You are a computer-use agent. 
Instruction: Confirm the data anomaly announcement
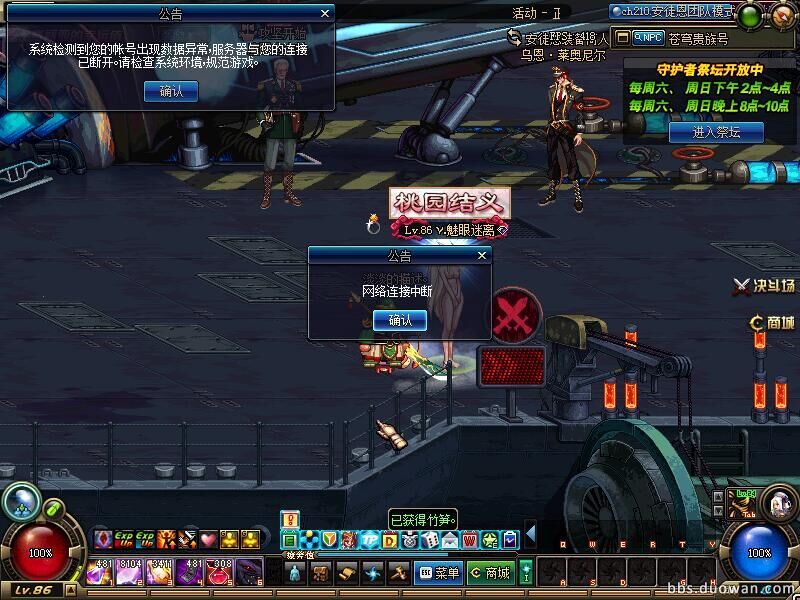tap(170, 91)
